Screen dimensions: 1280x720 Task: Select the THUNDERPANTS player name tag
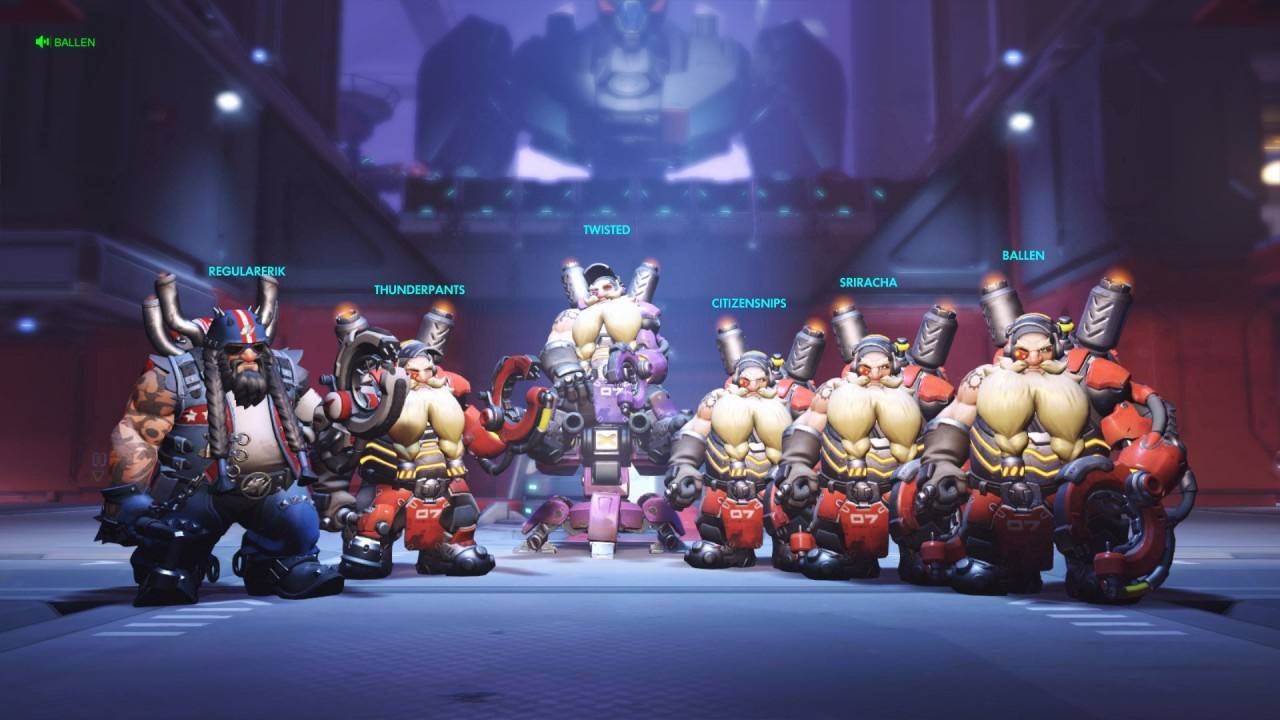pyautogui.click(x=419, y=290)
